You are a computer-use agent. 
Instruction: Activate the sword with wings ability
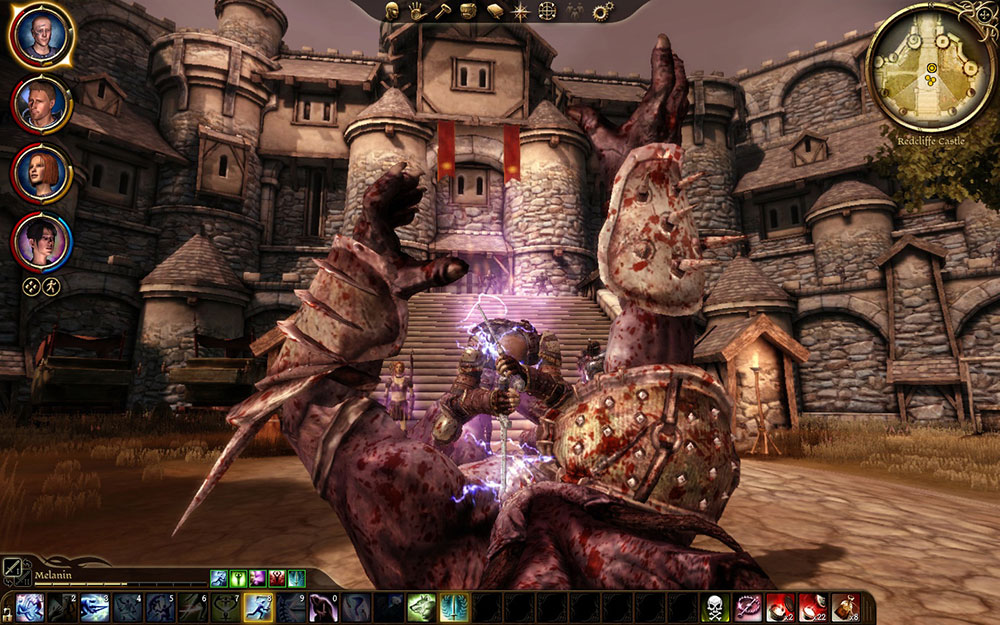(453, 607)
